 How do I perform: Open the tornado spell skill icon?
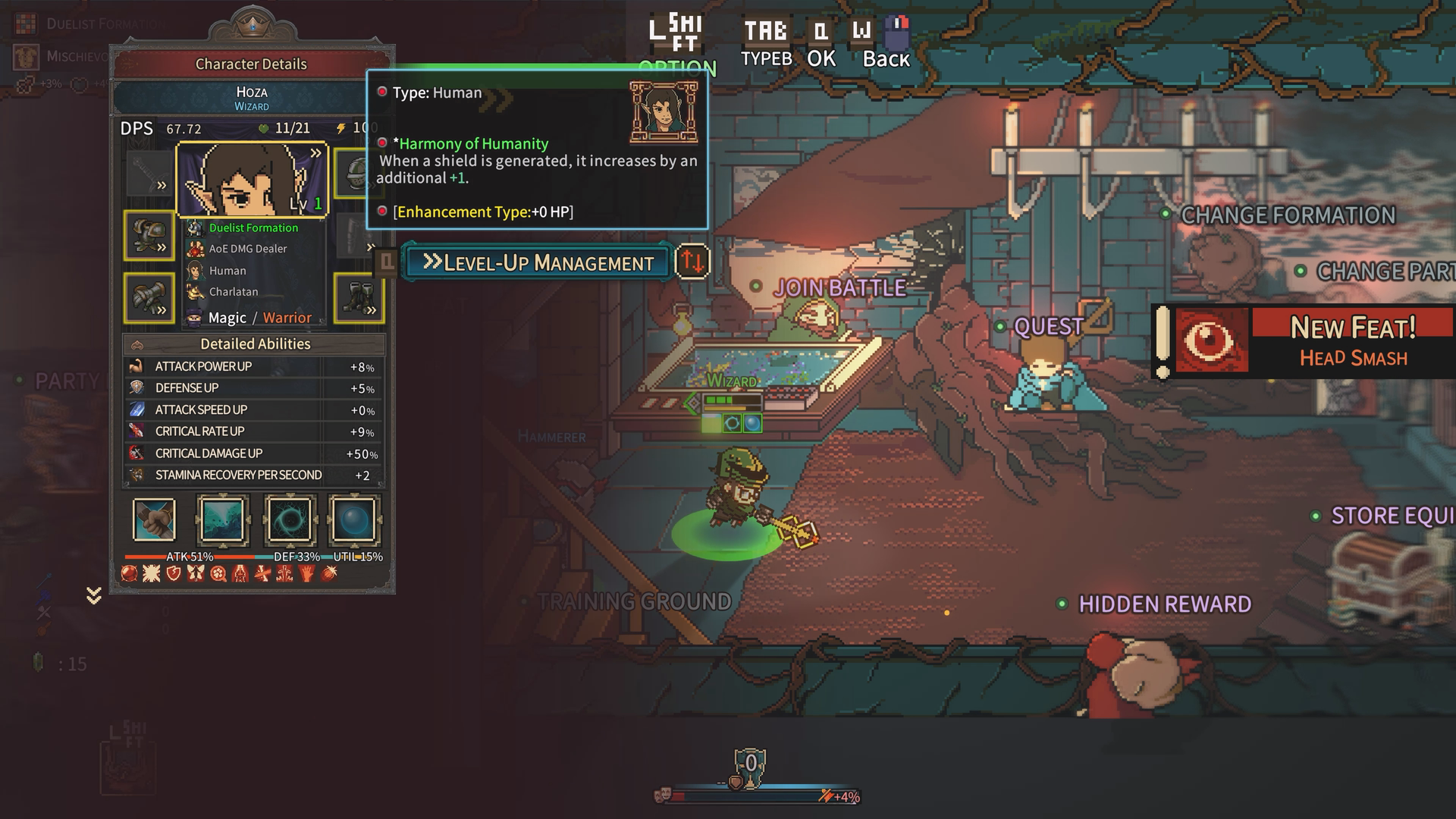pos(223,520)
